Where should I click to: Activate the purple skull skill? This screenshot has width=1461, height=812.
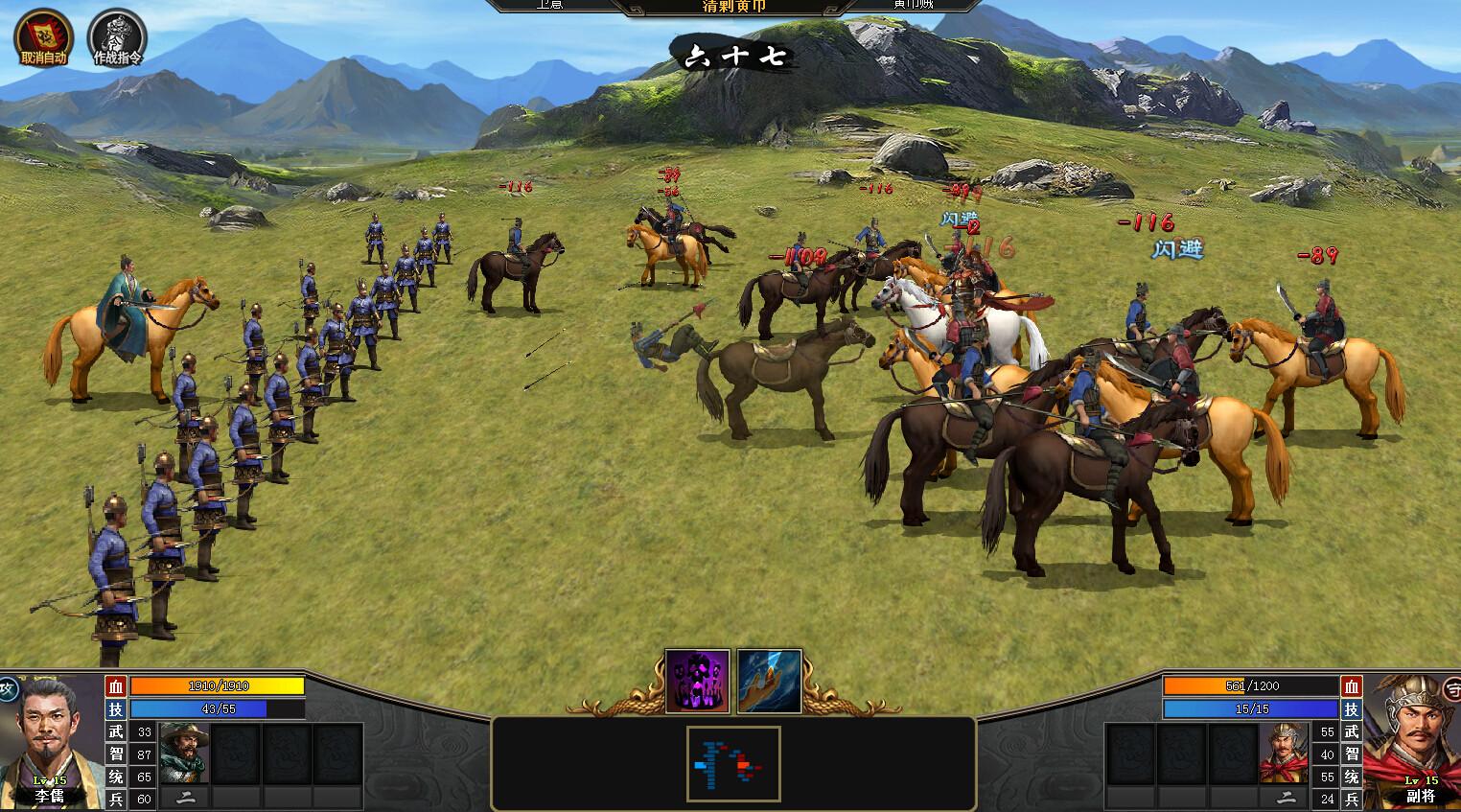point(697,681)
